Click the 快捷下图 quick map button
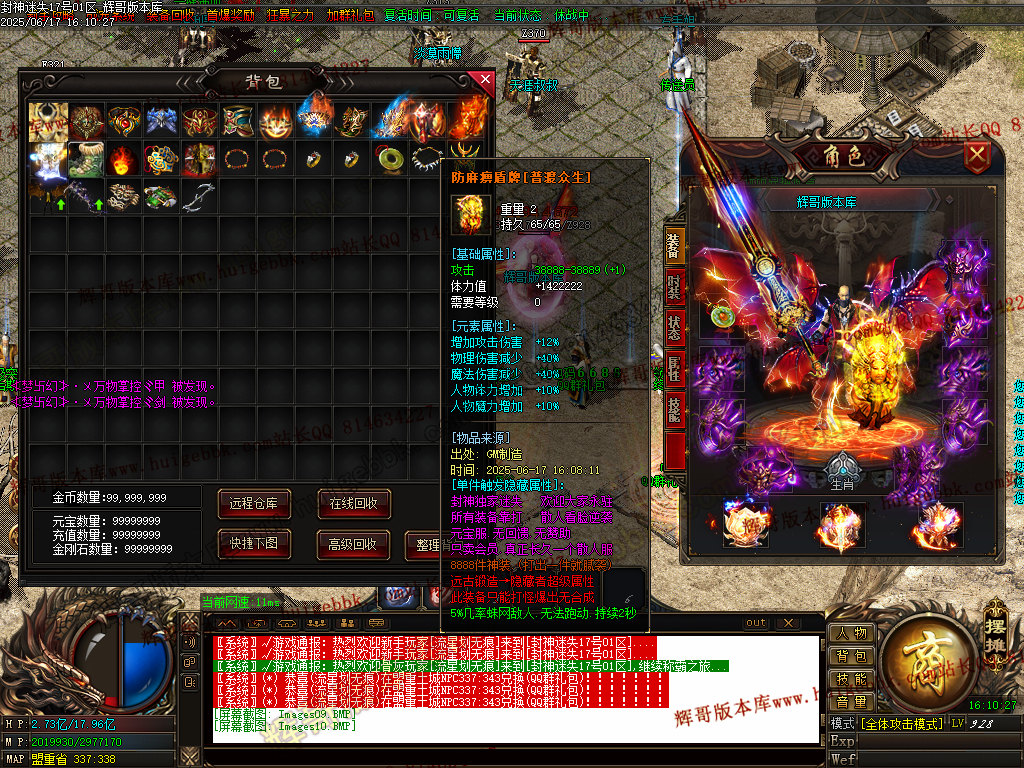This screenshot has width=1024, height=768. pyautogui.click(x=254, y=544)
